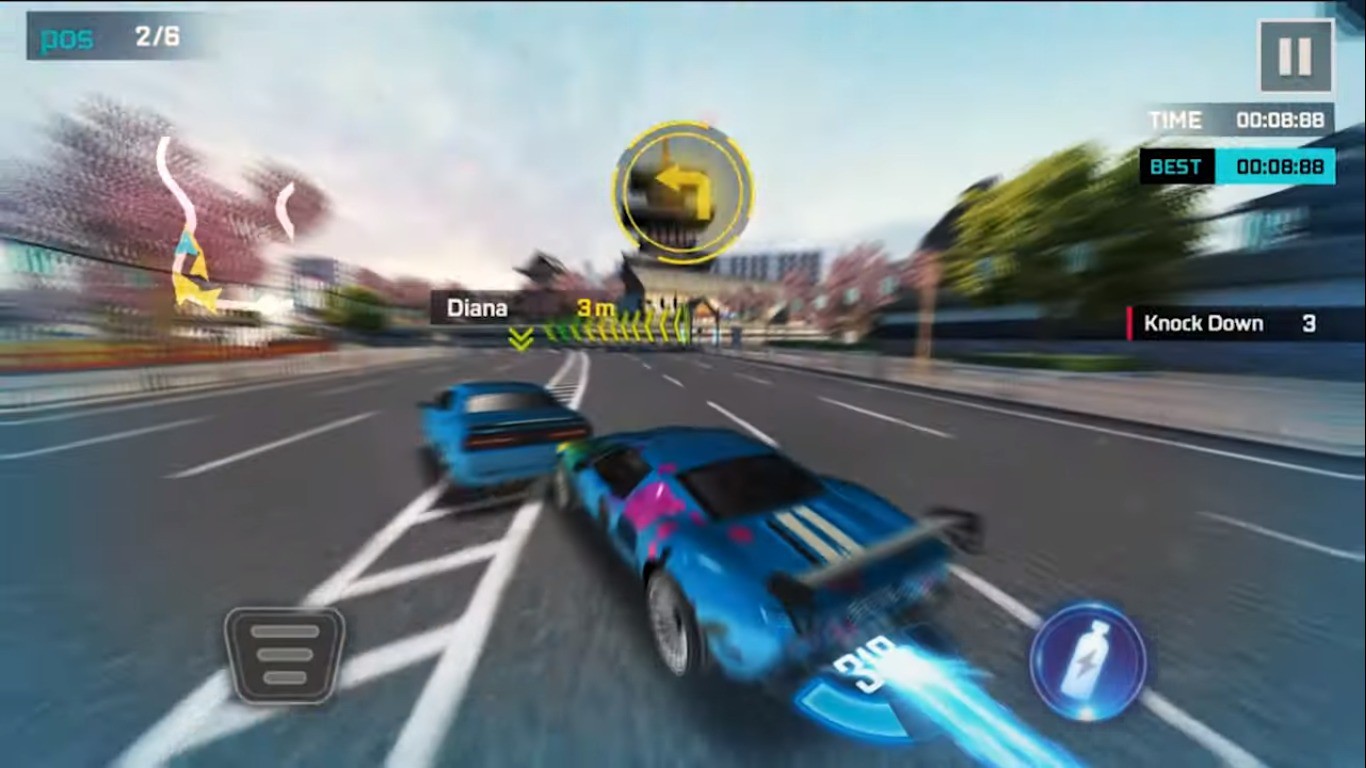Activate the nitro bottle boost
The image size is (1366, 768).
tap(1088, 660)
